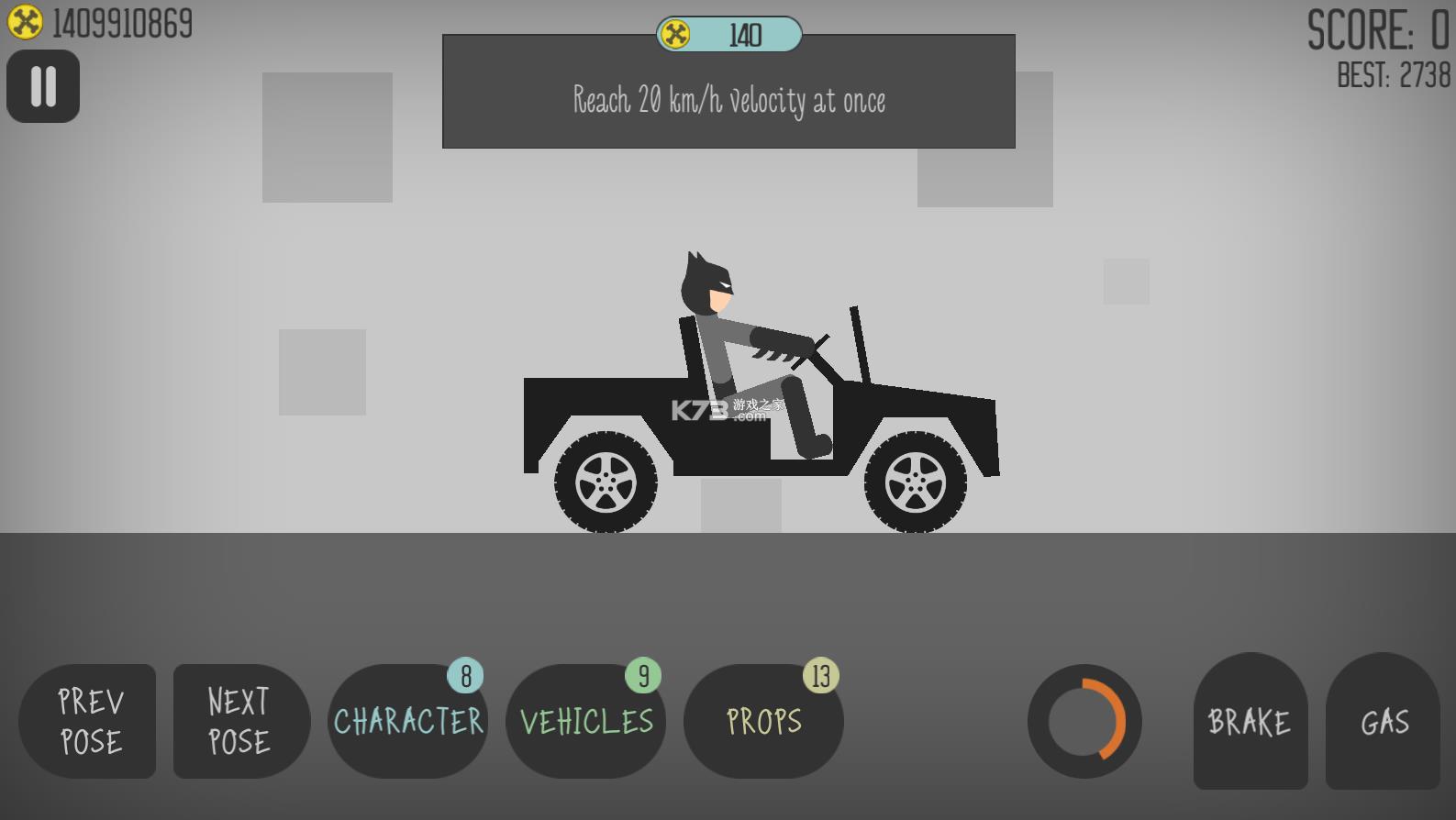The image size is (1456, 820).
Task: Pause the game
Action: pos(43,86)
